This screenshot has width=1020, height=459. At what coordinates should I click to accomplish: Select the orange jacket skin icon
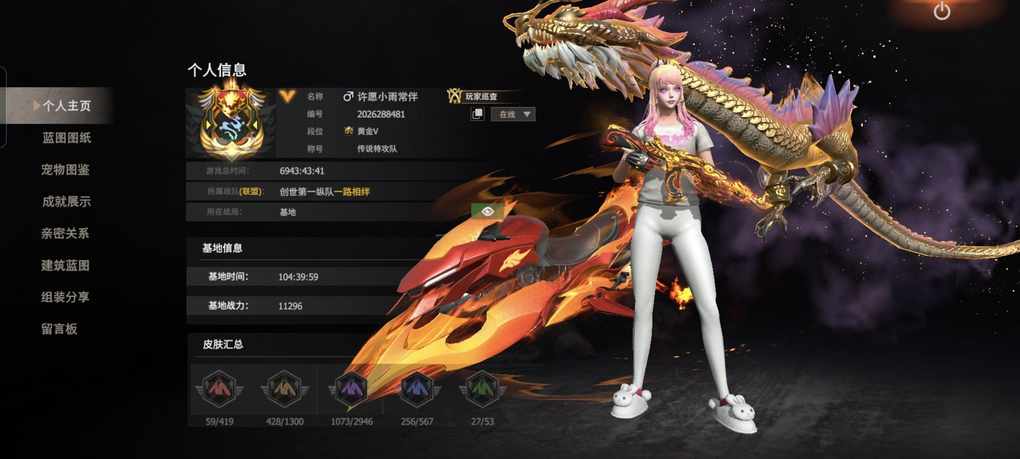pyautogui.click(x=284, y=387)
